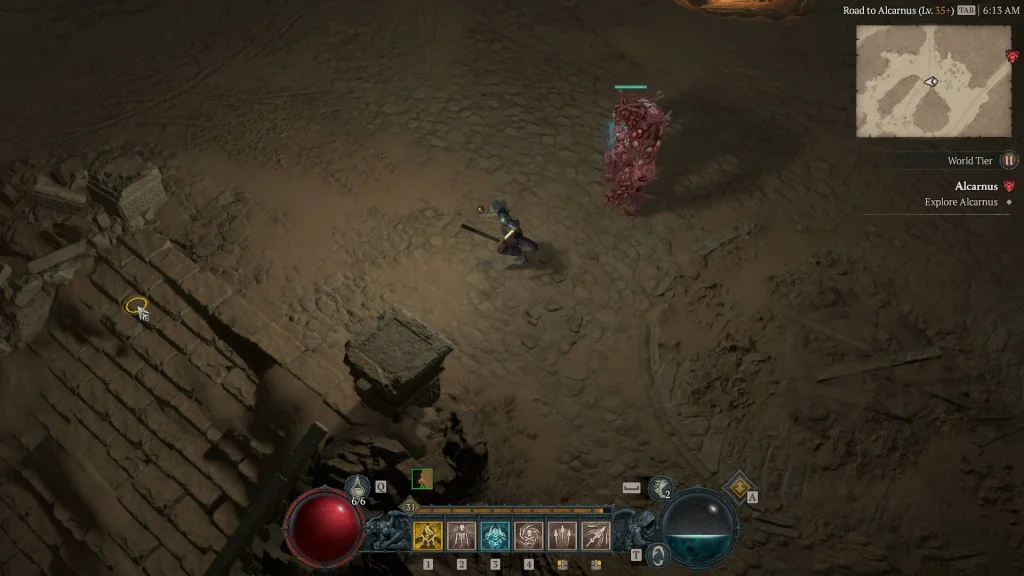
Task: Activate the three bone spikes skill
Action: pyautogui.click(x=562, y=536)
